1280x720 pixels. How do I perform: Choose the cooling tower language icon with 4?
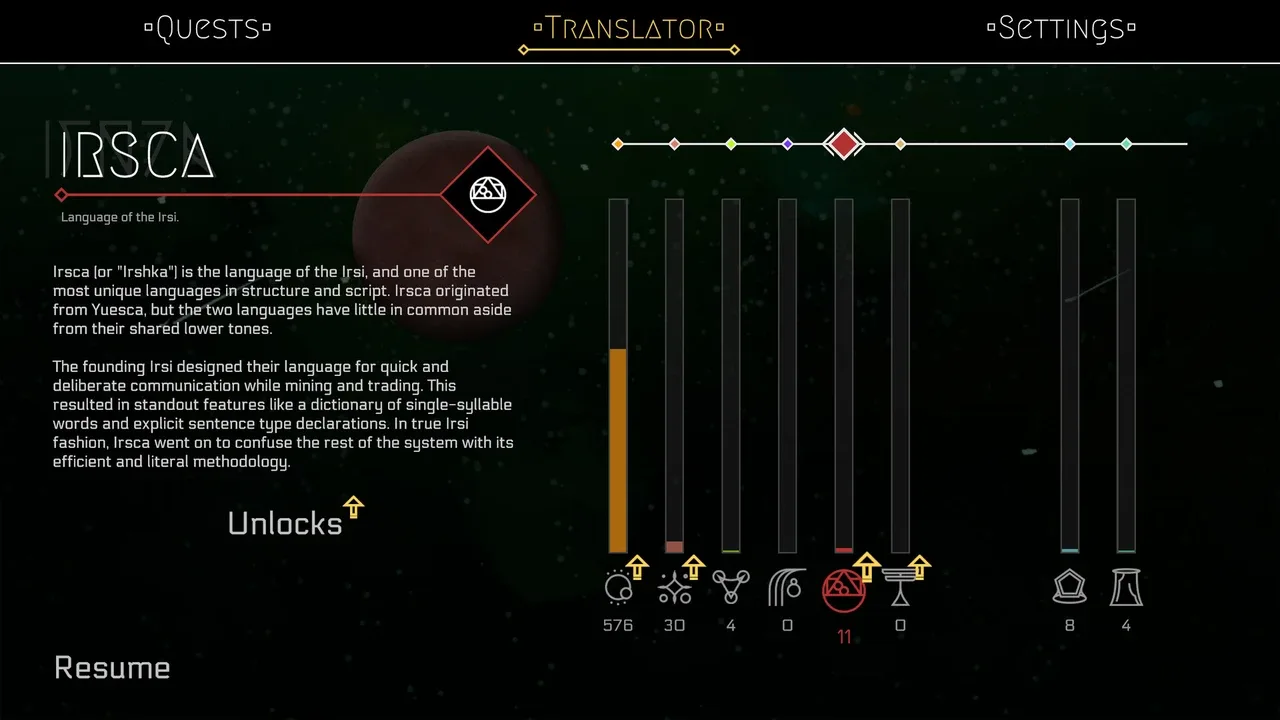pos(1126,588)
